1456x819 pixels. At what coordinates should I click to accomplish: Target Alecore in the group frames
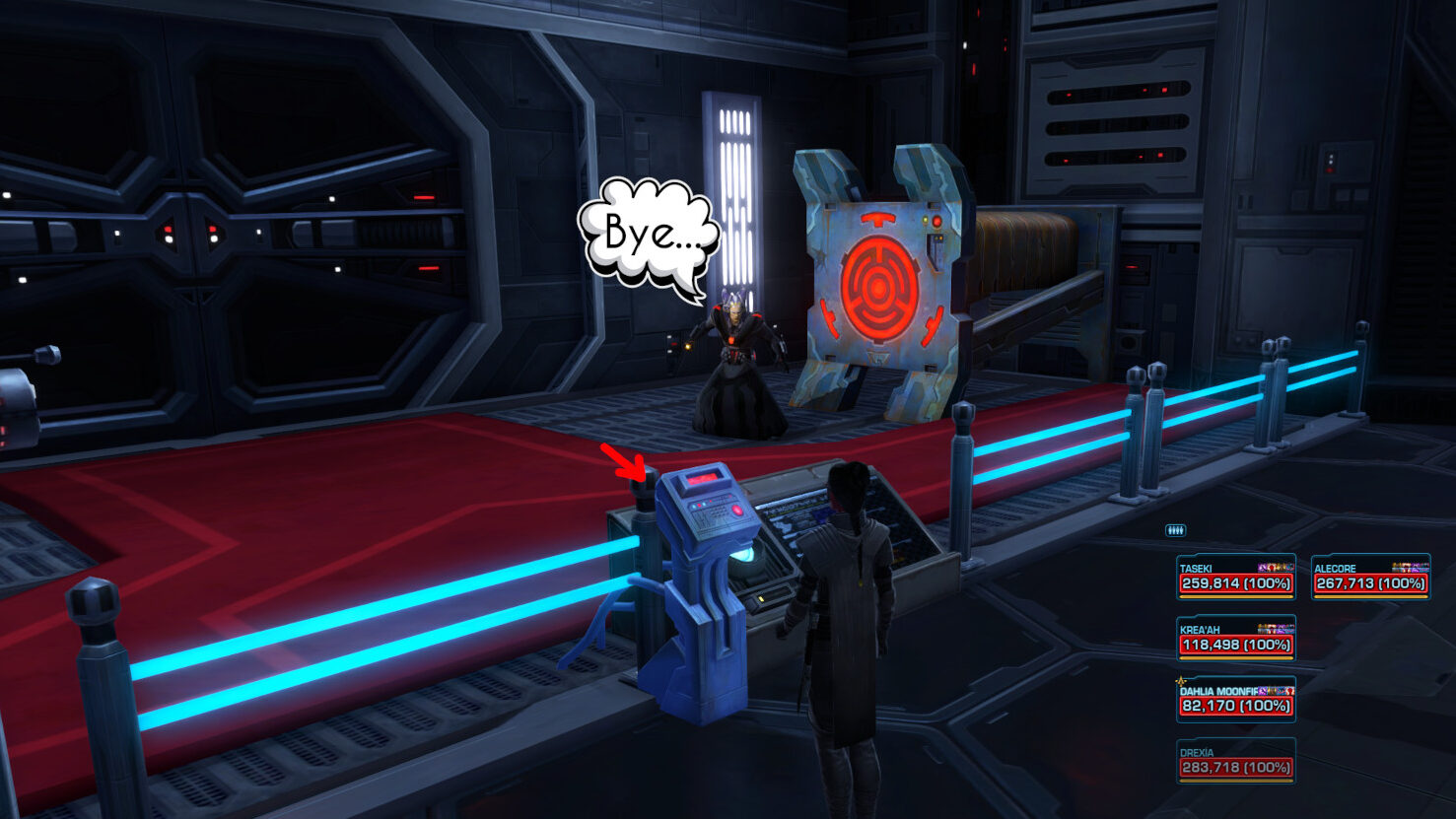point(1370,578)
